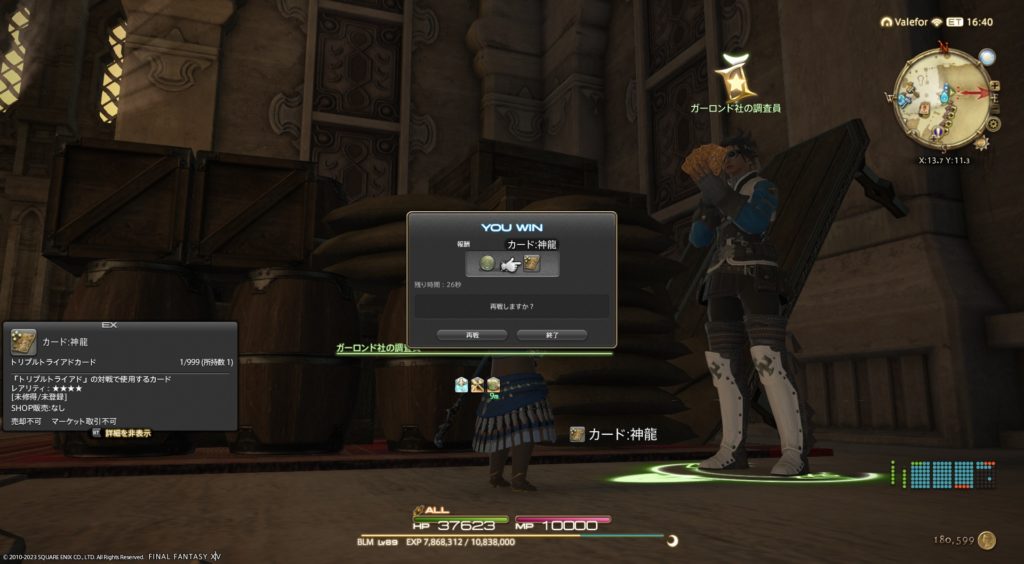
Task: Click the sun icon below the minimap
Action: (982, 144)
